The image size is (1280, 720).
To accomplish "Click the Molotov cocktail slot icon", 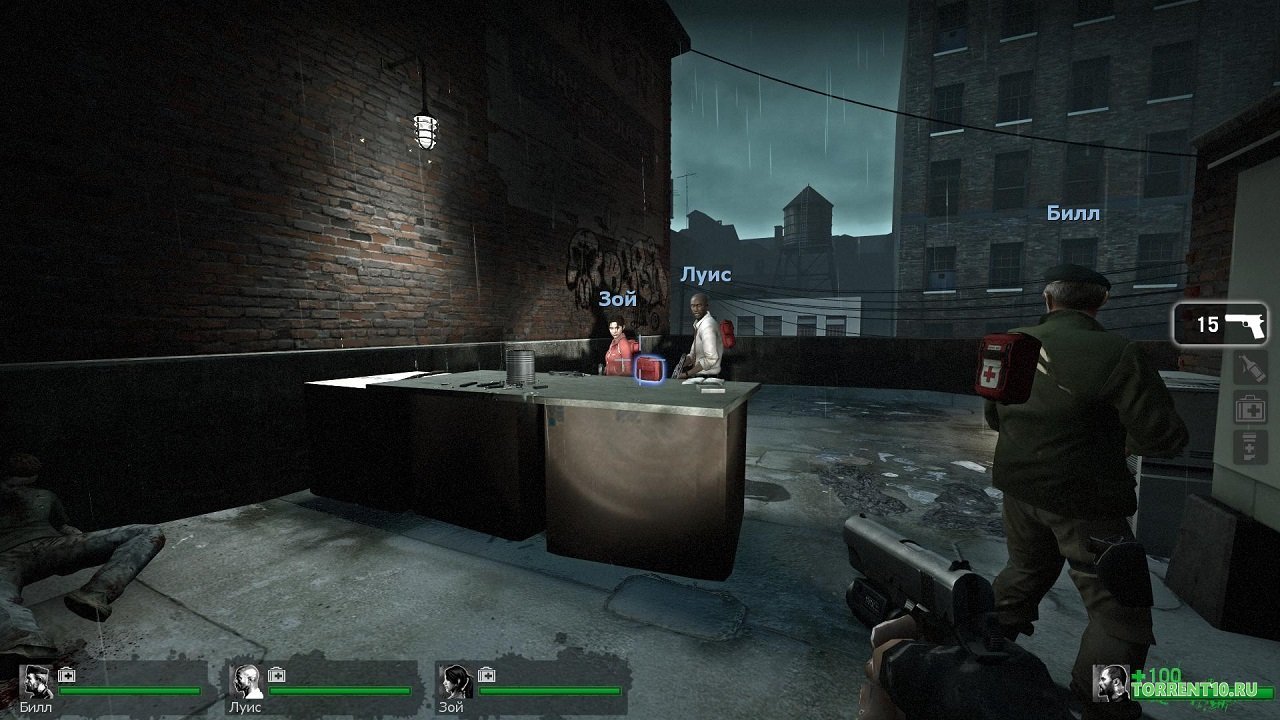I will coord(1250,366).
